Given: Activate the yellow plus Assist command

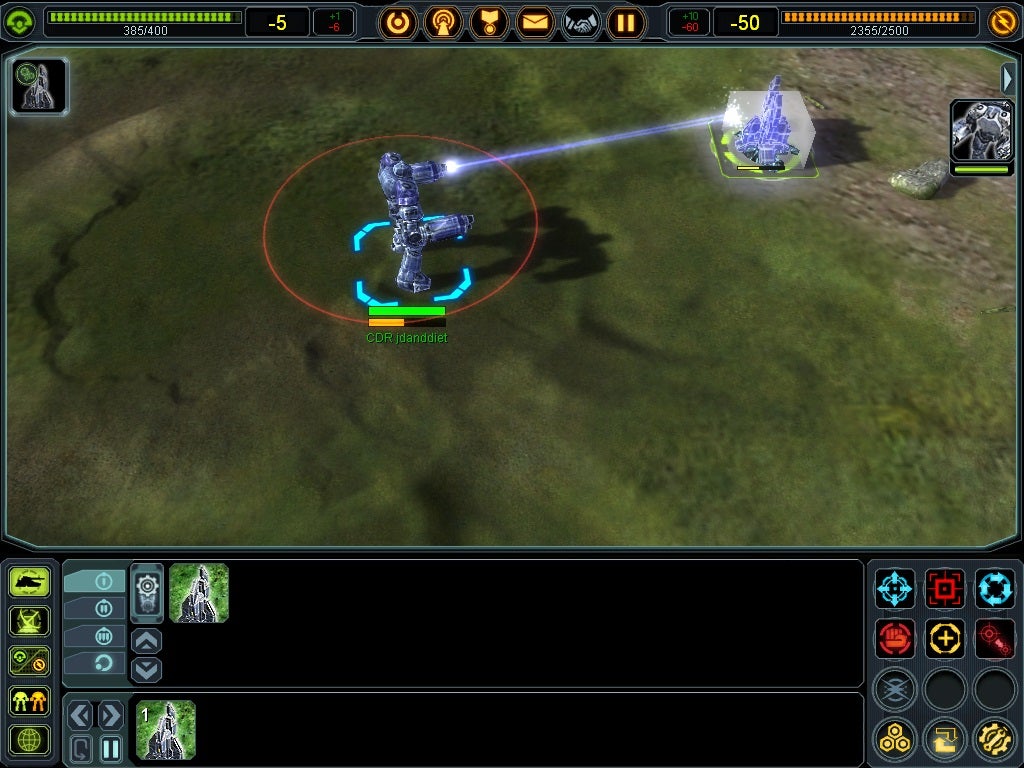Looking at the screenshot, I should 945,638.
